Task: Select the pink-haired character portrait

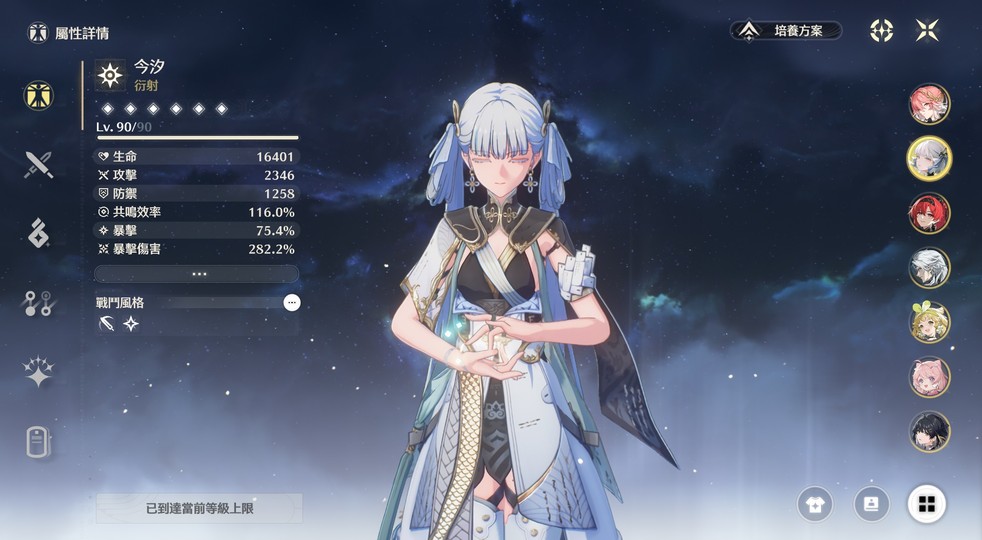Action: [929, 104]
